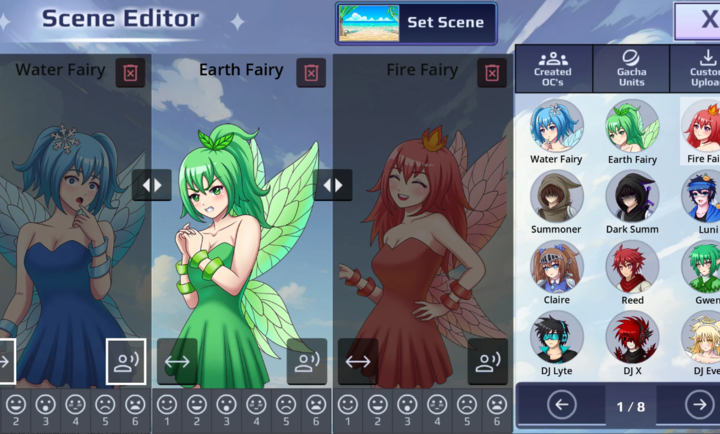Switch to the Created OC's tab
The height and width of the screenshot is (434, 720).
553,69
